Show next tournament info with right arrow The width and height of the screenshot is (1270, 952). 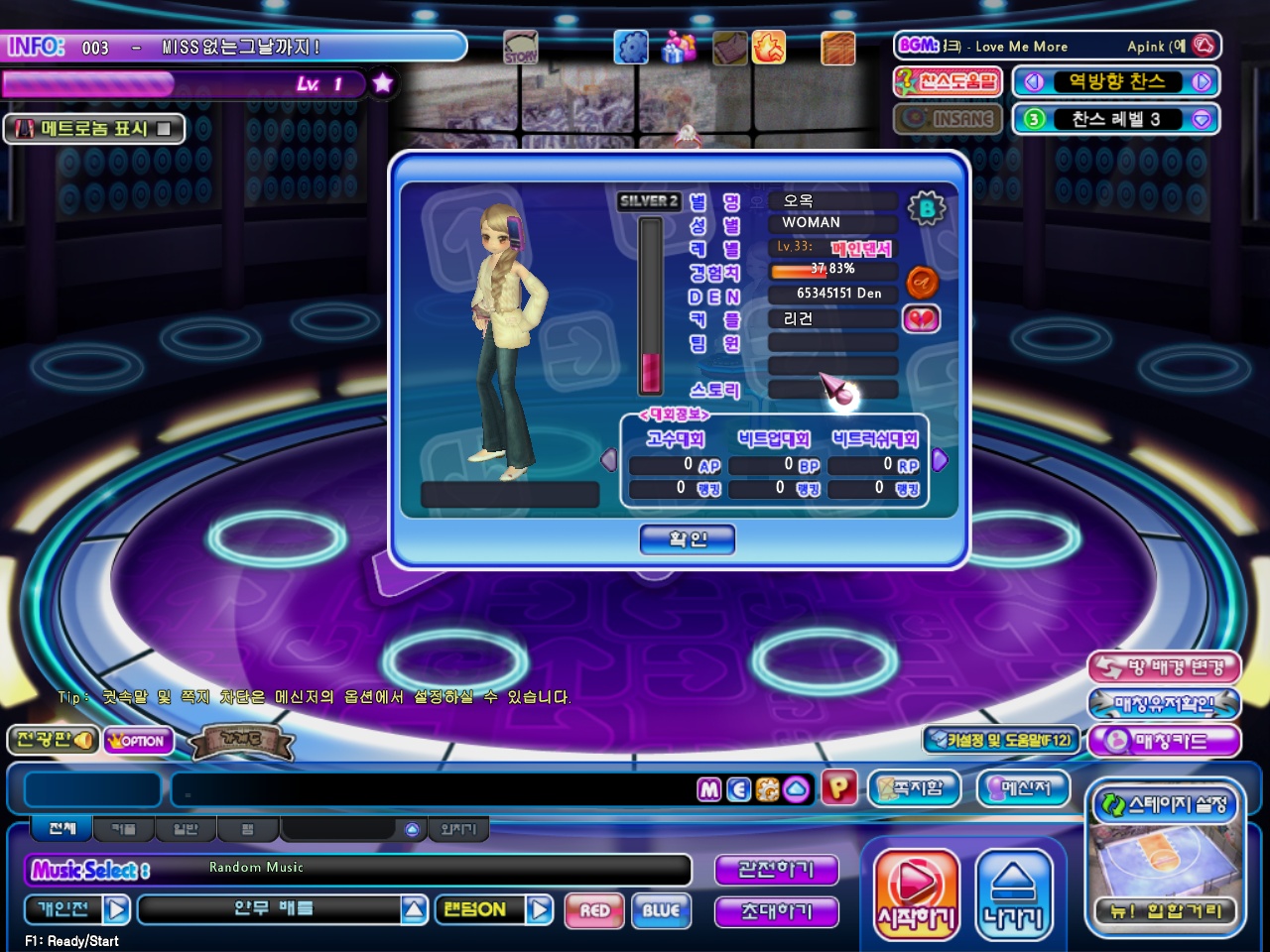tap(941, 460)
